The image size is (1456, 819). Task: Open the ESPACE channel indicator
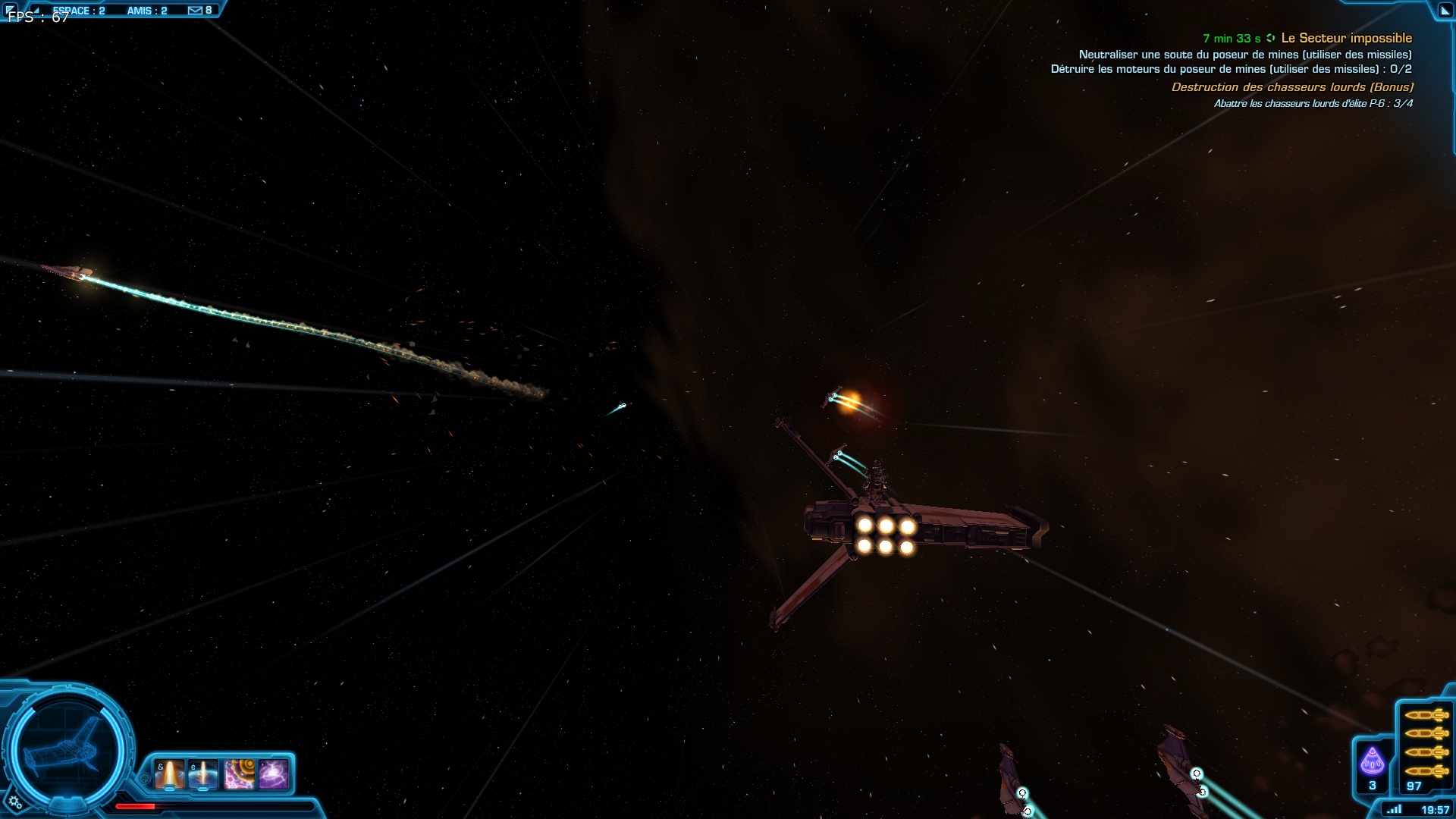pyautogui.click(x=79, y=11)
